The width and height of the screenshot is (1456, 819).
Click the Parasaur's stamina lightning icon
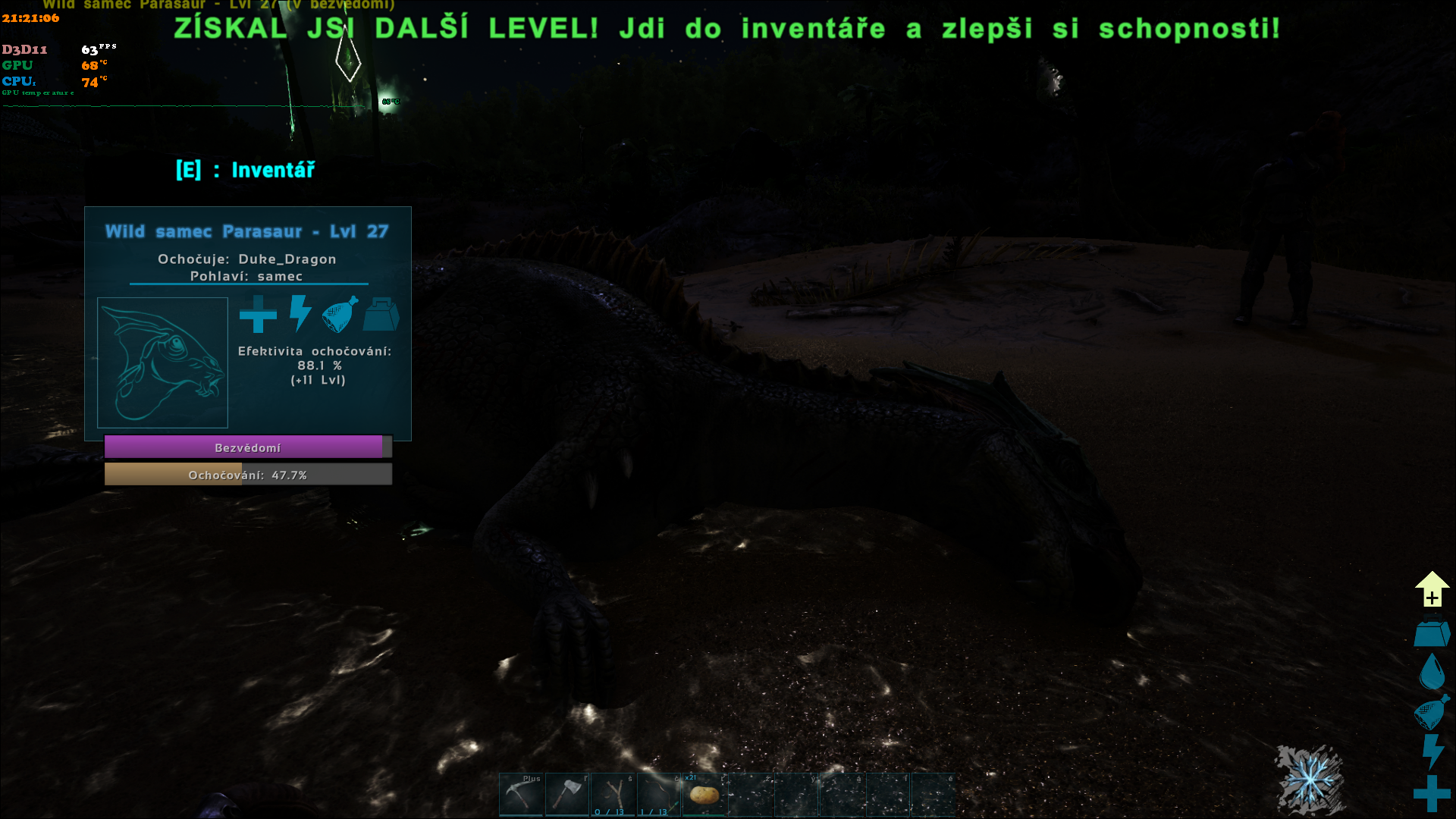point(300,314)
